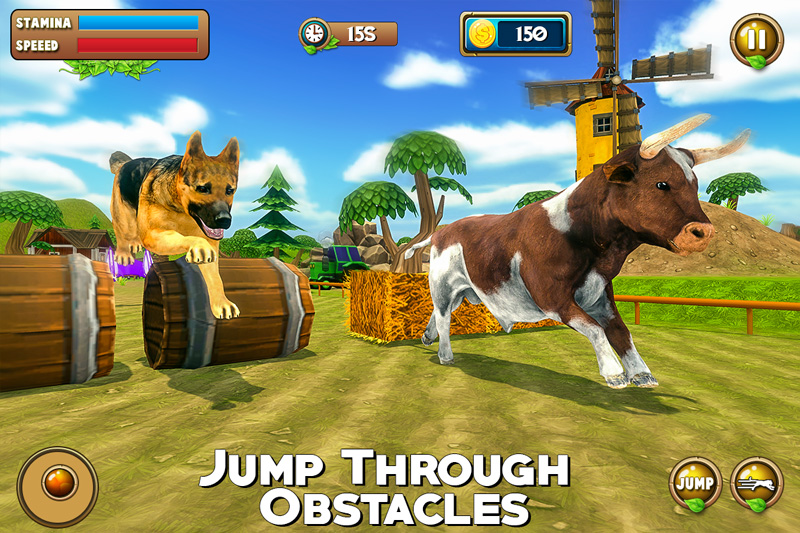
Task: Pause the game with the round pause button
Action: click(755, 40)
